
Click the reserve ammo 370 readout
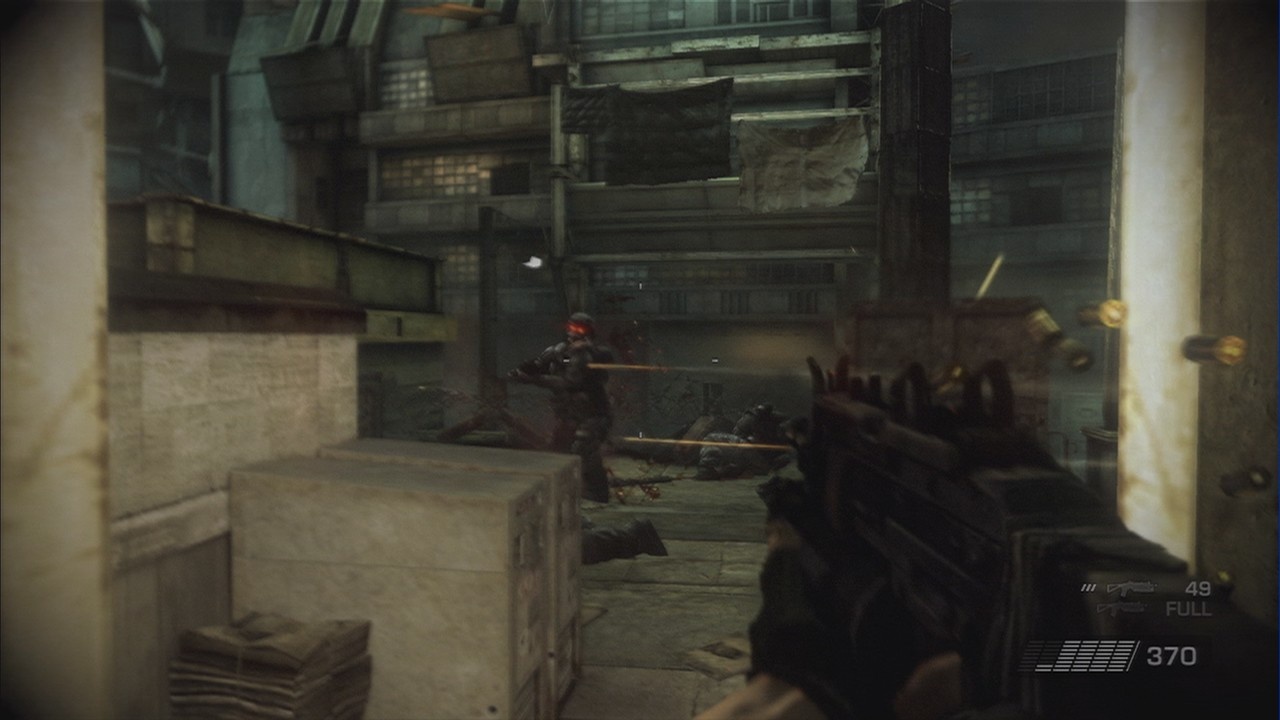tap(1172, 654)
